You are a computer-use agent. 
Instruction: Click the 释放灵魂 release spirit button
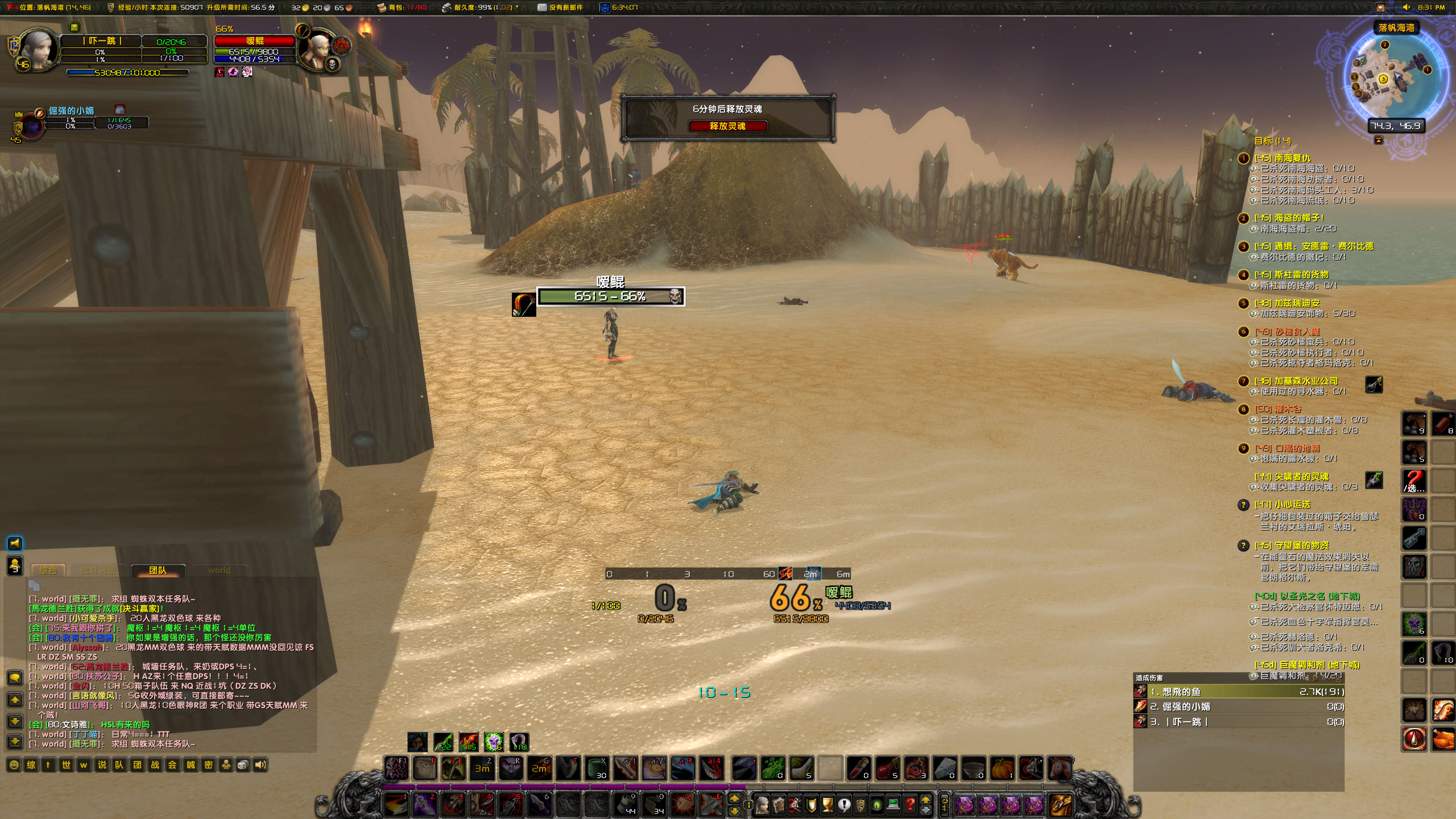pos(727,126)
